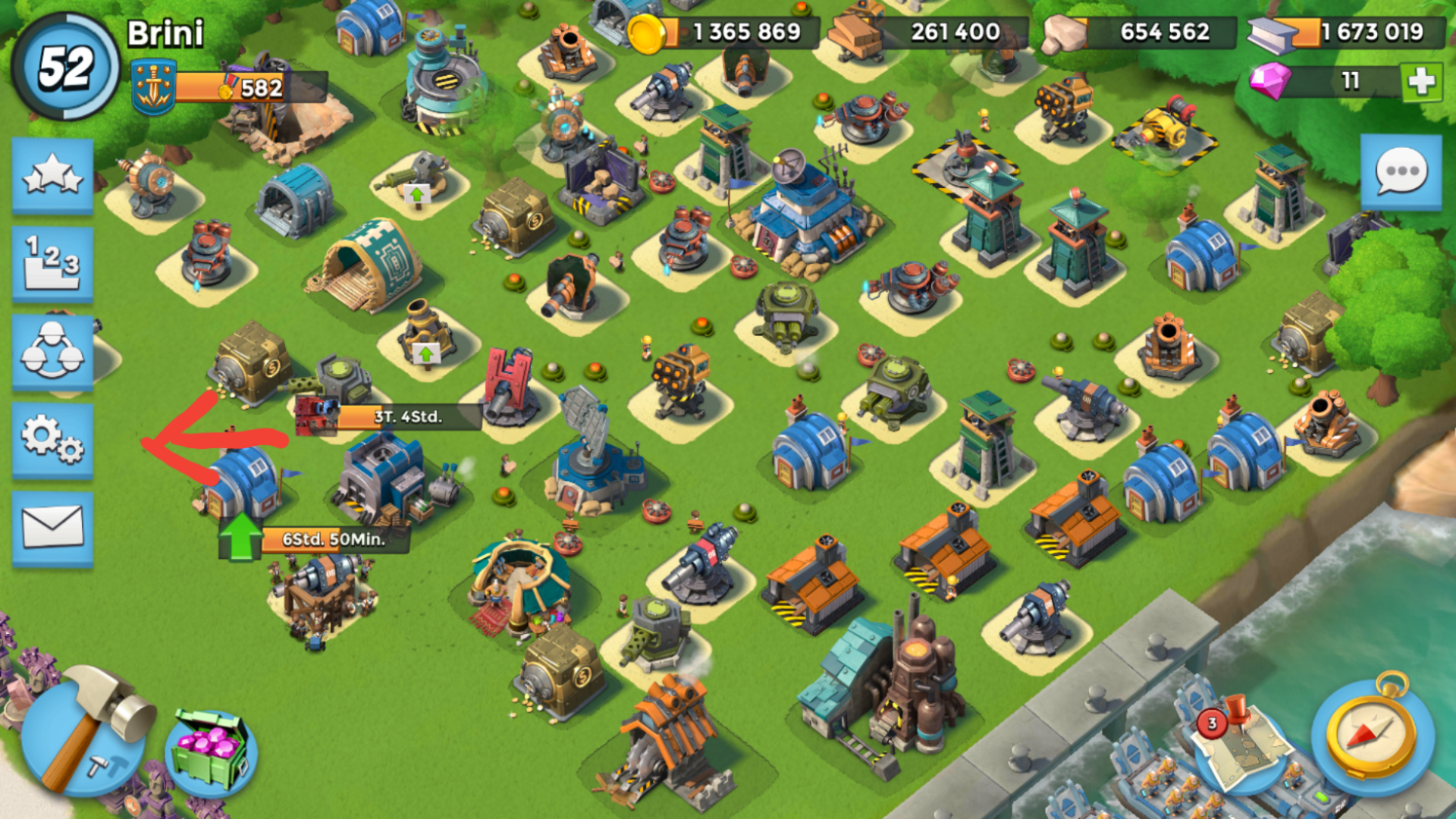1456x819 pixels.
Task: Buy more diamonds with plus button
Action: pyautogui.click(x=1422, y=81)
